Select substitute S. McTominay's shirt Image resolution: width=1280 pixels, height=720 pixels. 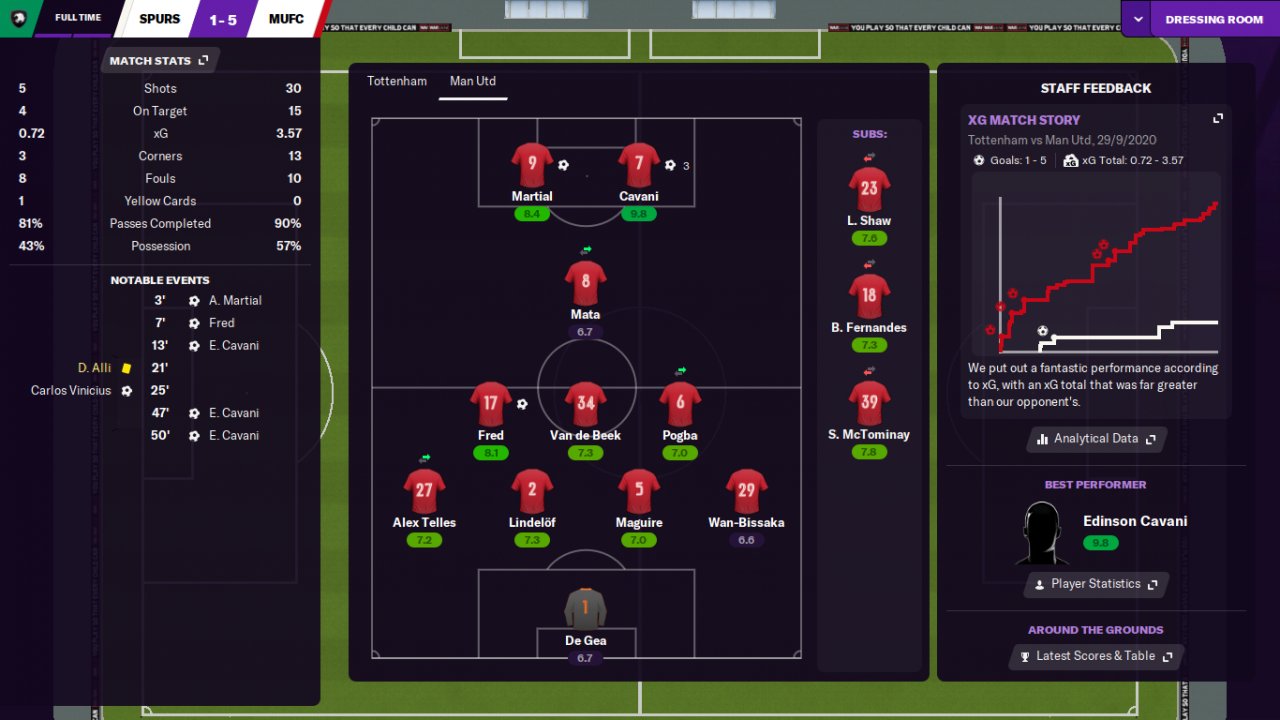click(868, 403)
